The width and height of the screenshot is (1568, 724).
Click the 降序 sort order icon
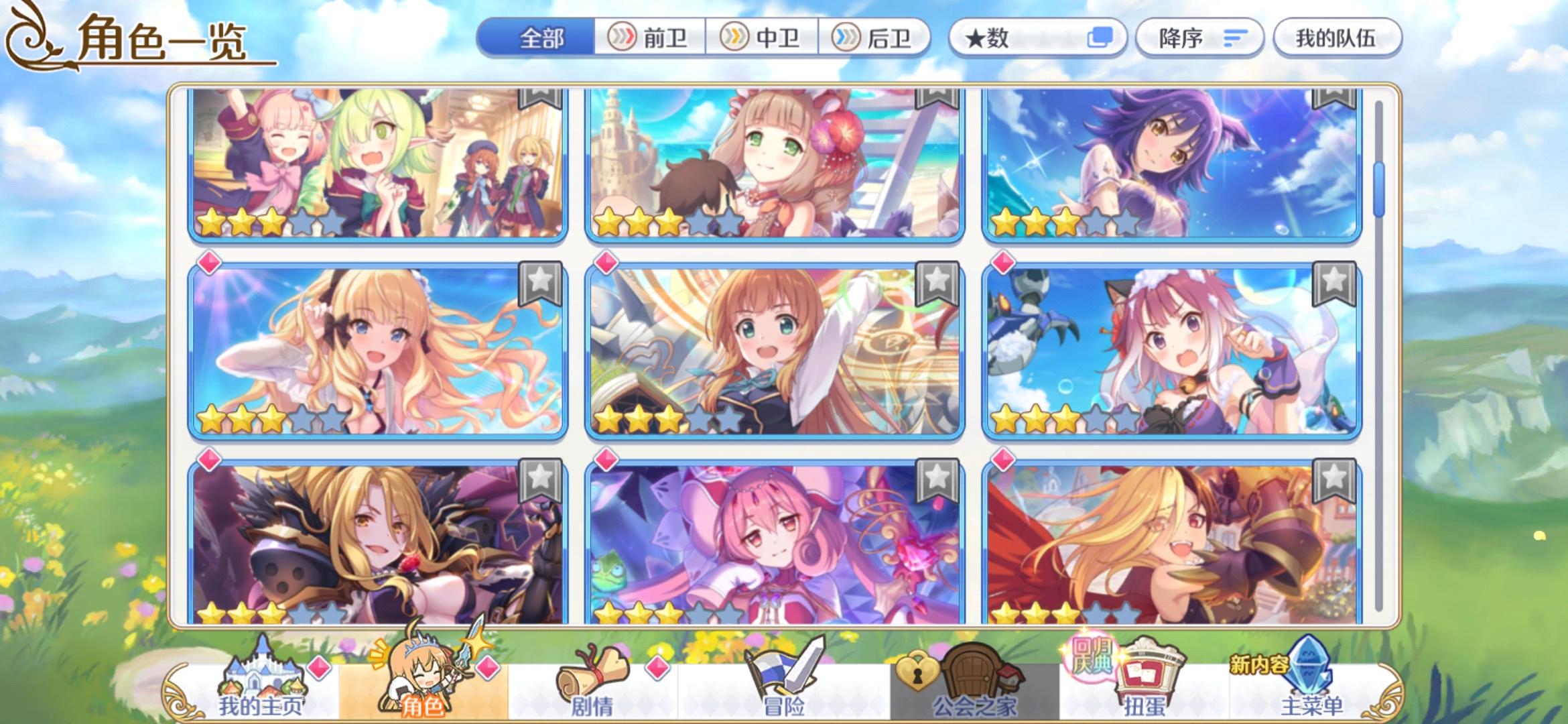tap(1232, 38)
